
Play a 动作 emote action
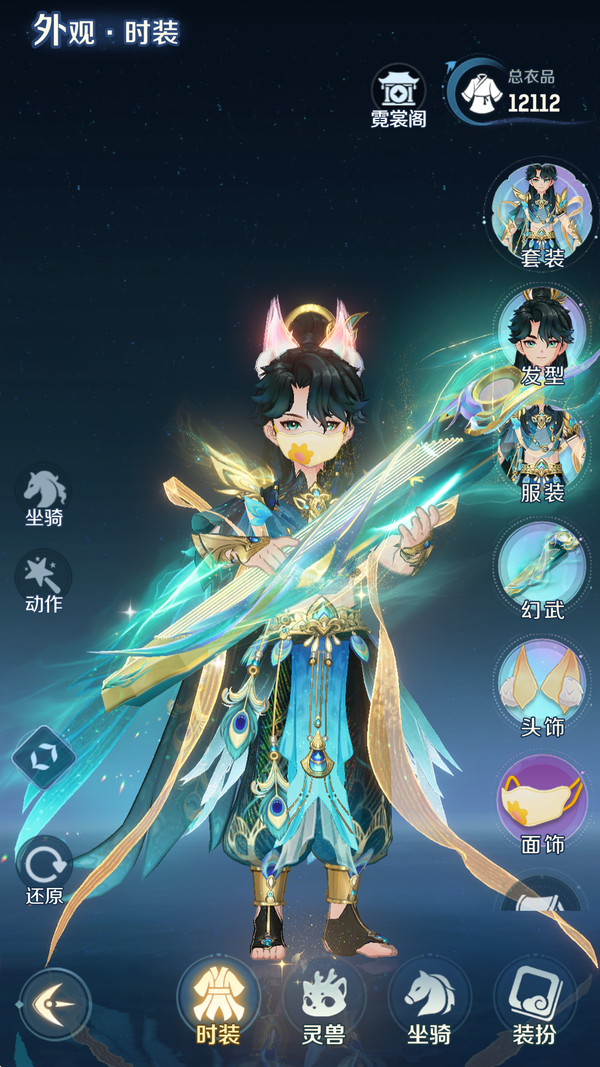click(x=44, y=580)
